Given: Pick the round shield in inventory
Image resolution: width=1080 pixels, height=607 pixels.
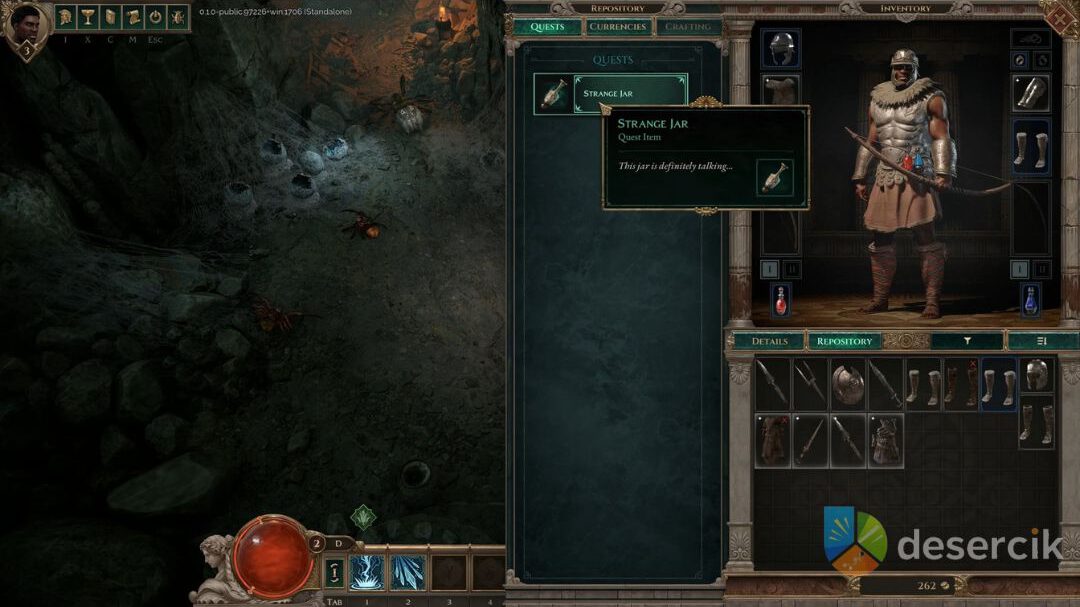Looking at the screenshot, I should coord(848,386).
